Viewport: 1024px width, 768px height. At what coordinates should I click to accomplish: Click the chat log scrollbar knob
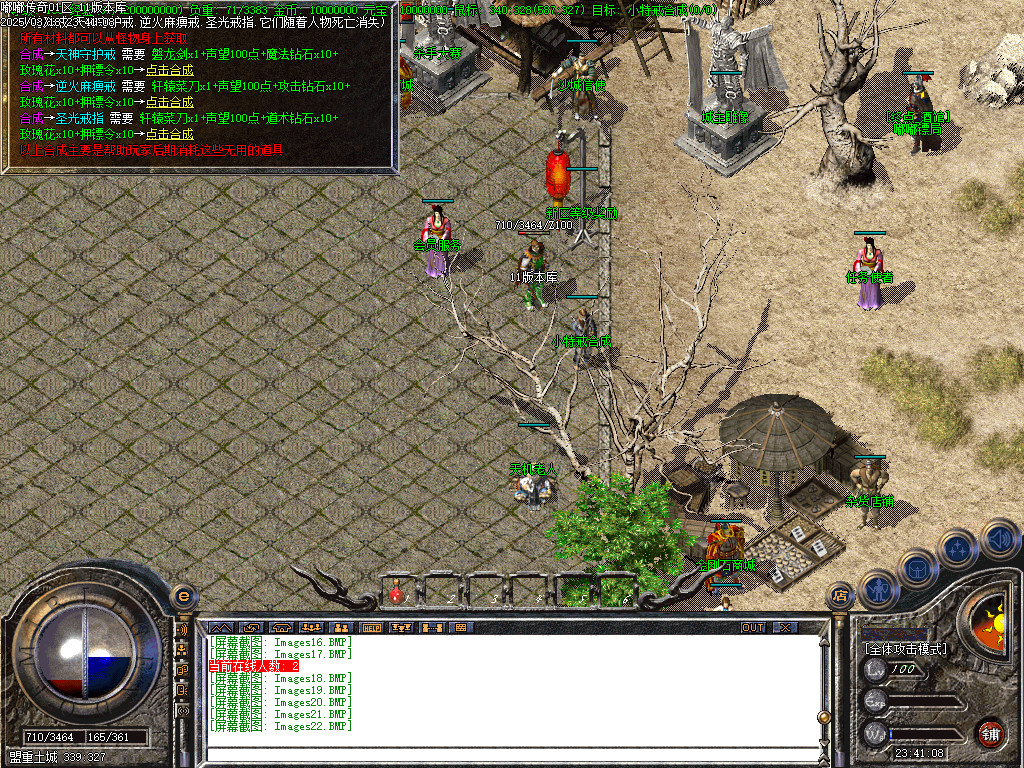[823, 716]
